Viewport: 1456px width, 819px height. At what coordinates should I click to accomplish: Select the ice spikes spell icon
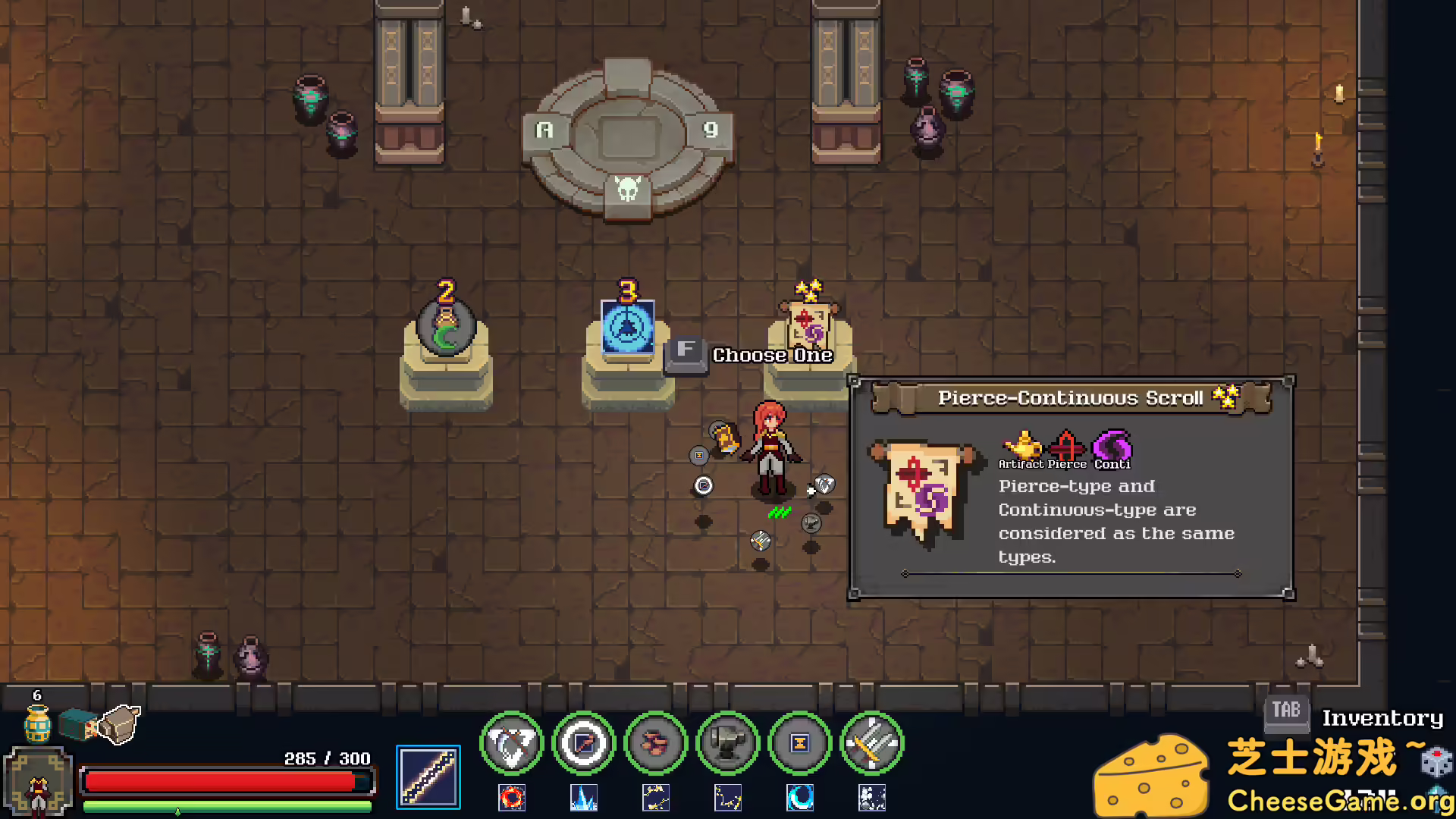point(584,798)
